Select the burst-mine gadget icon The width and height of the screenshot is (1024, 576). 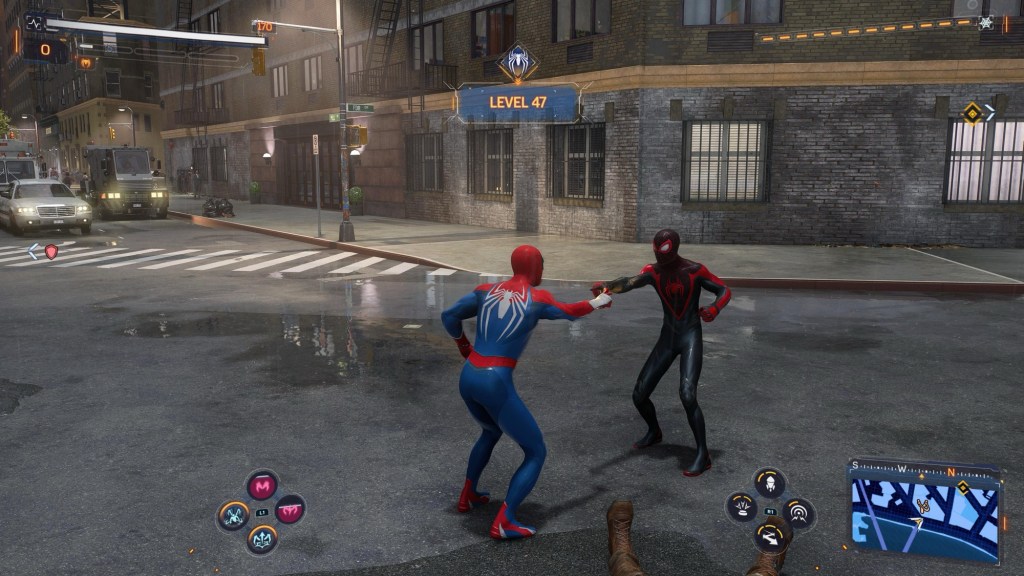point(741,507)
